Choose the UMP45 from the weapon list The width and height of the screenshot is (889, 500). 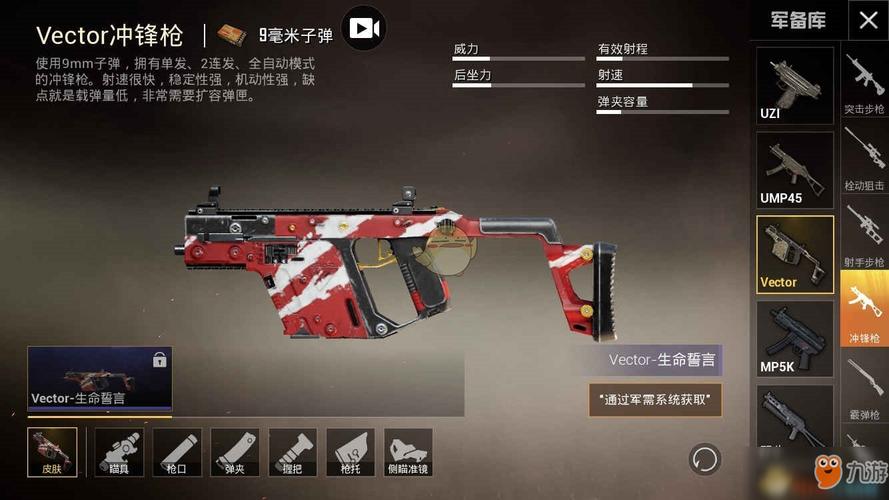794,170
